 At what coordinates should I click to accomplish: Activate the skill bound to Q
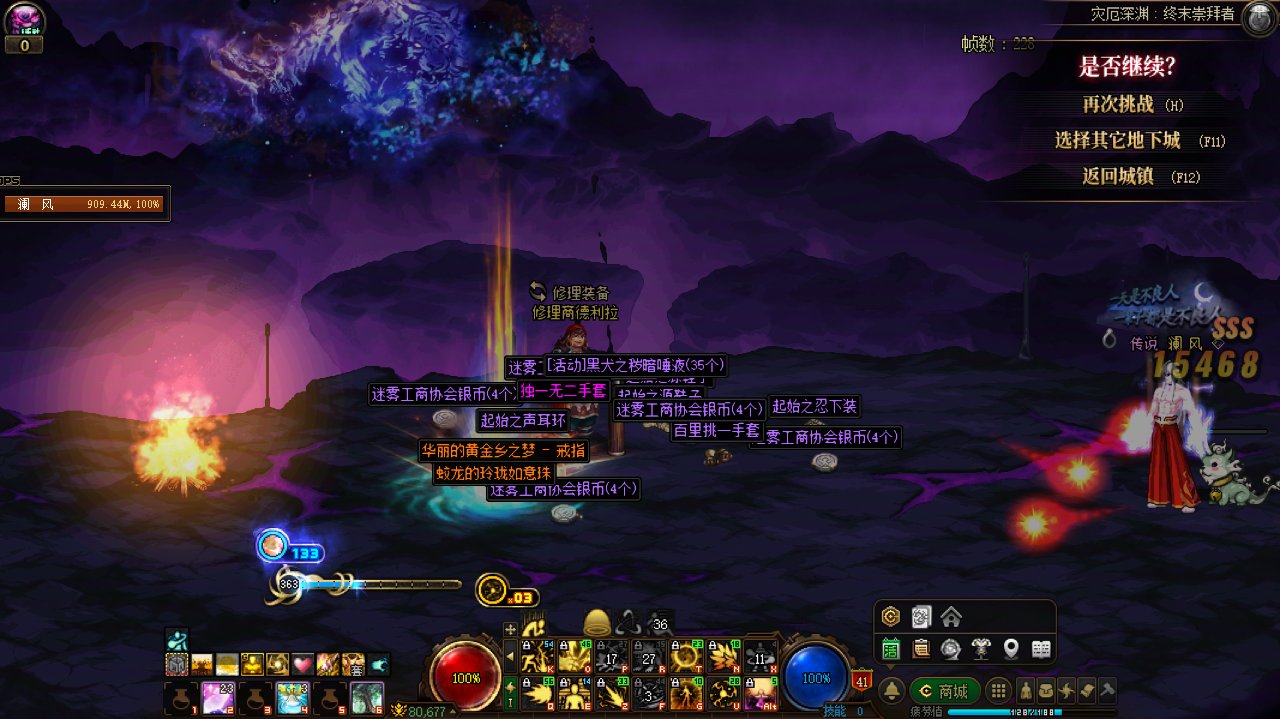[538, 692]
